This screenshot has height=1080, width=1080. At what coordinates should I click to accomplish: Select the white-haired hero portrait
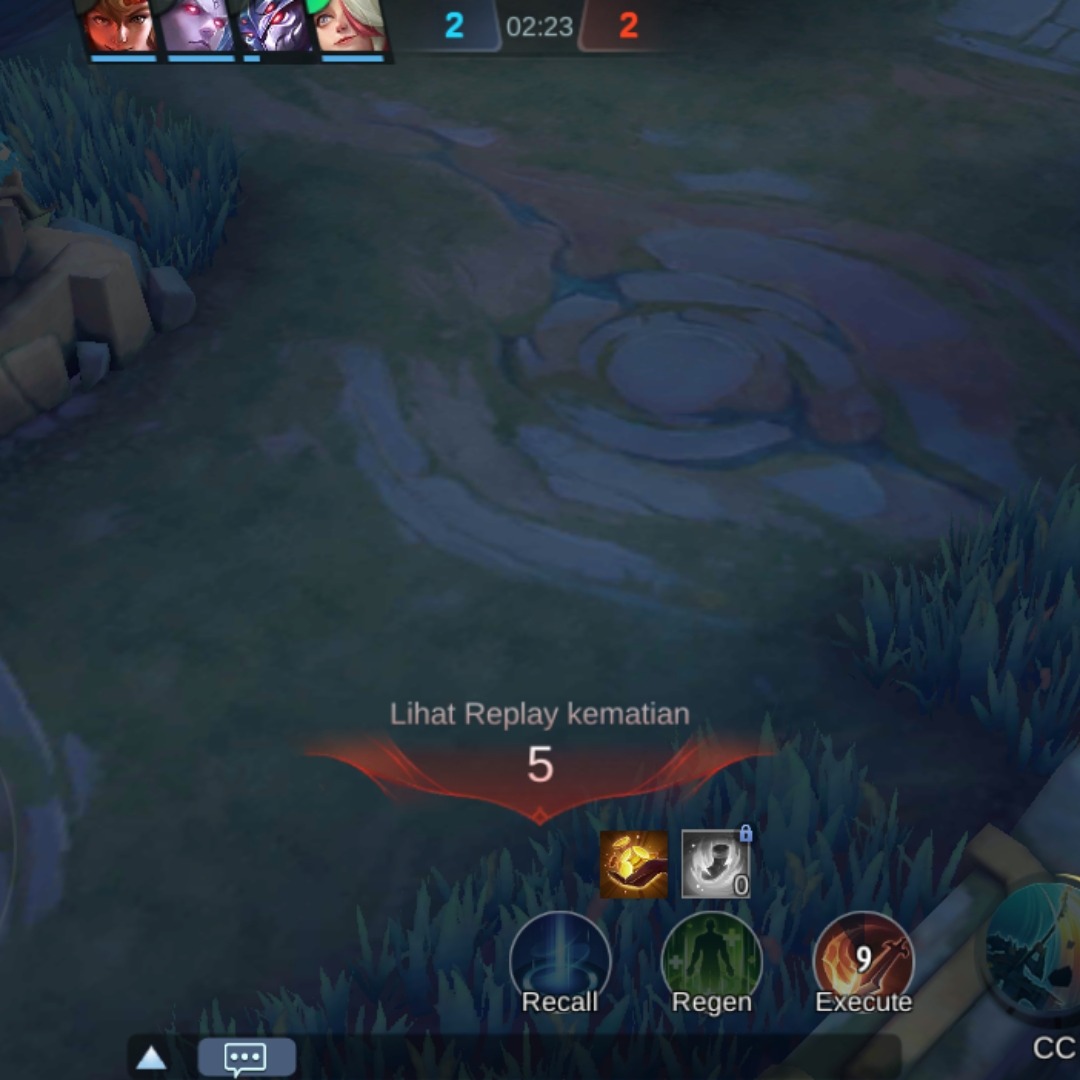click(351, 26)
